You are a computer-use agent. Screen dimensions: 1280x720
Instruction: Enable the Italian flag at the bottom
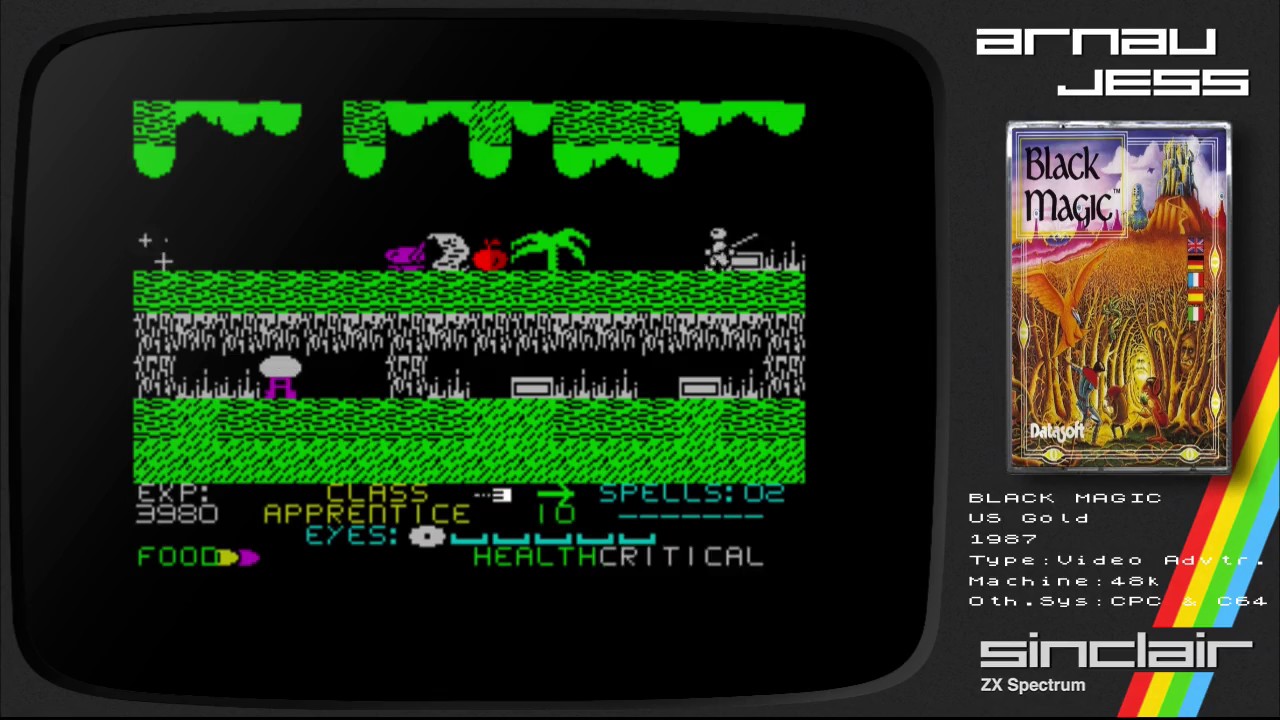click(x=1195, y=313)
